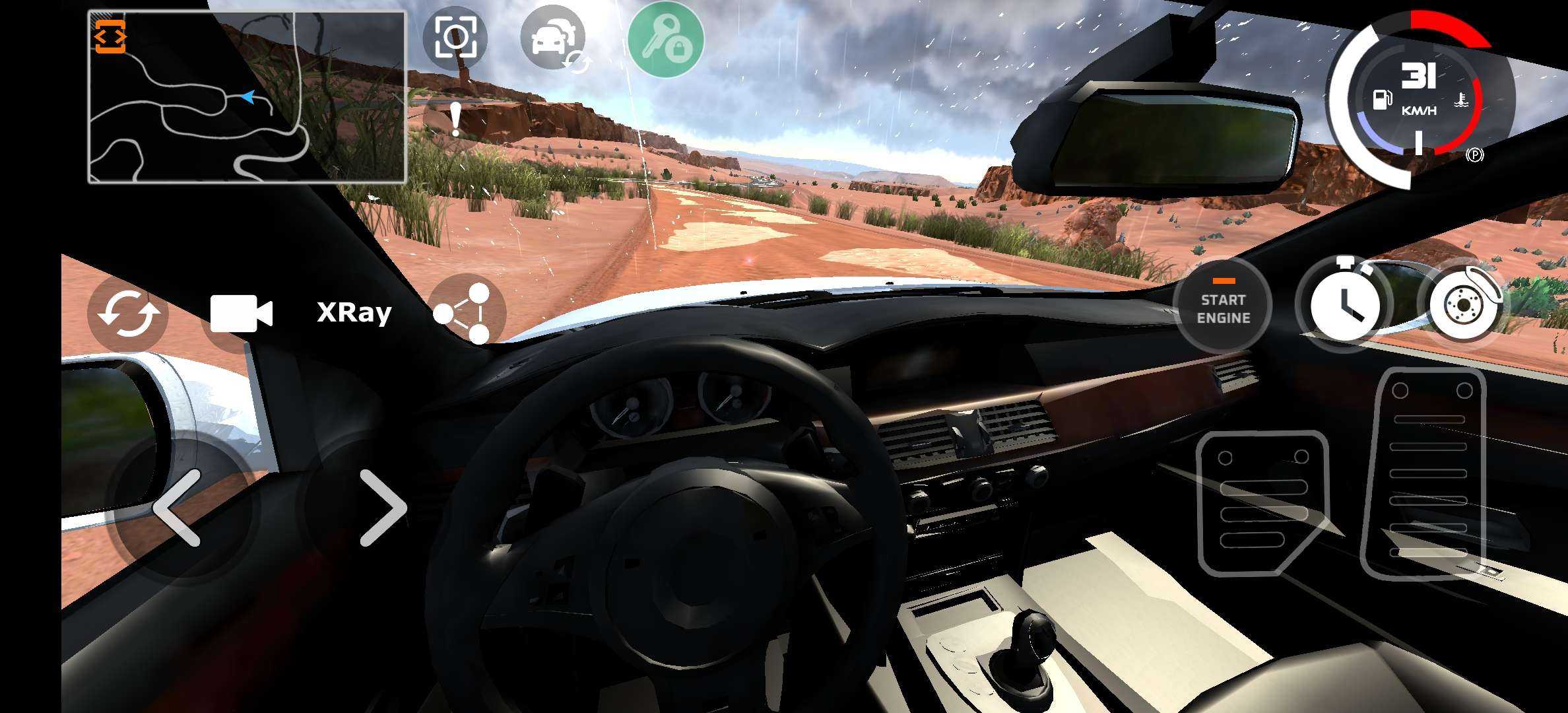Screen dimensions: 1568x713
Task: Toggle the green key lock button
Action: (665, 40)
